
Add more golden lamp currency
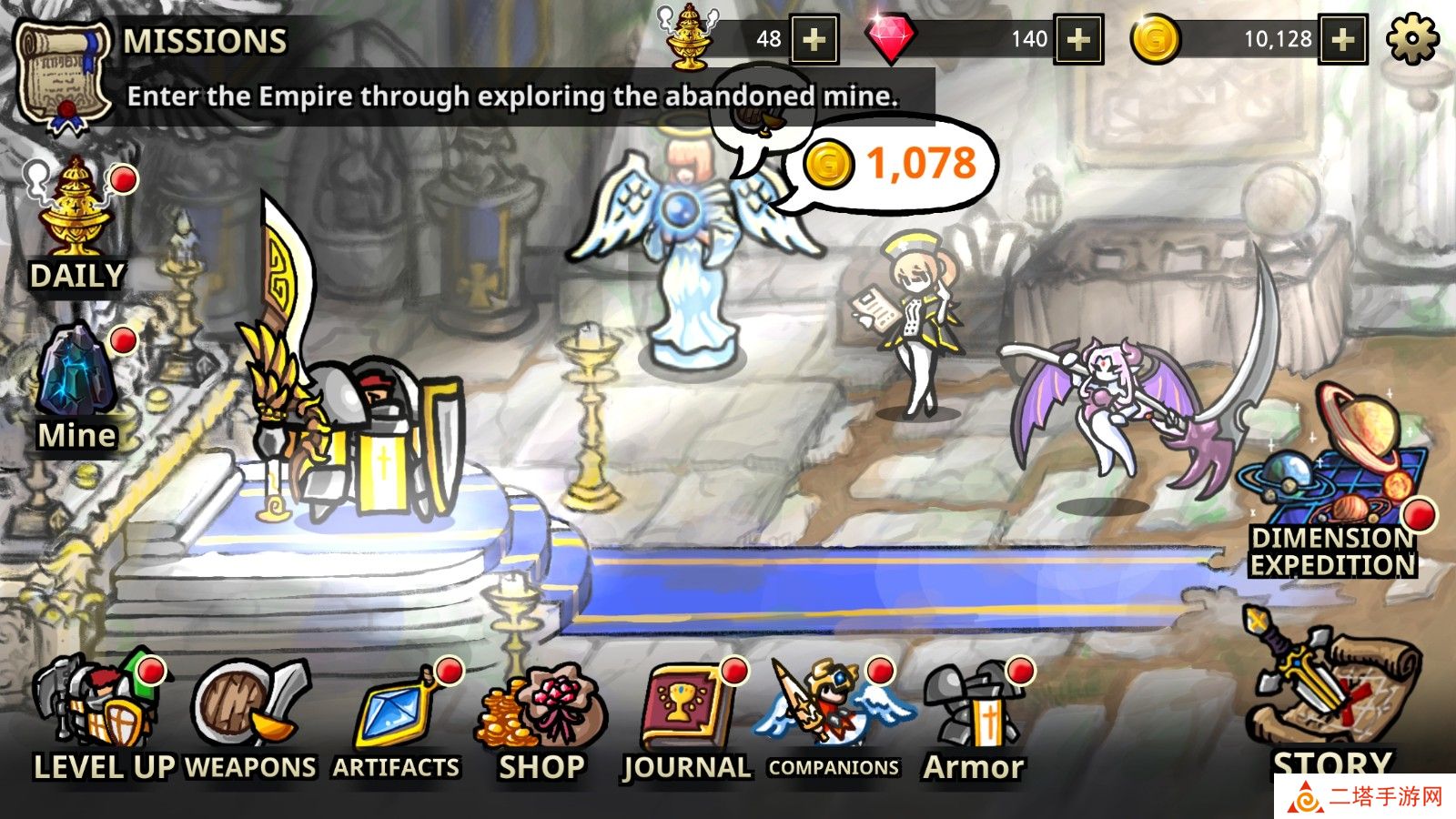pos(814,39)
